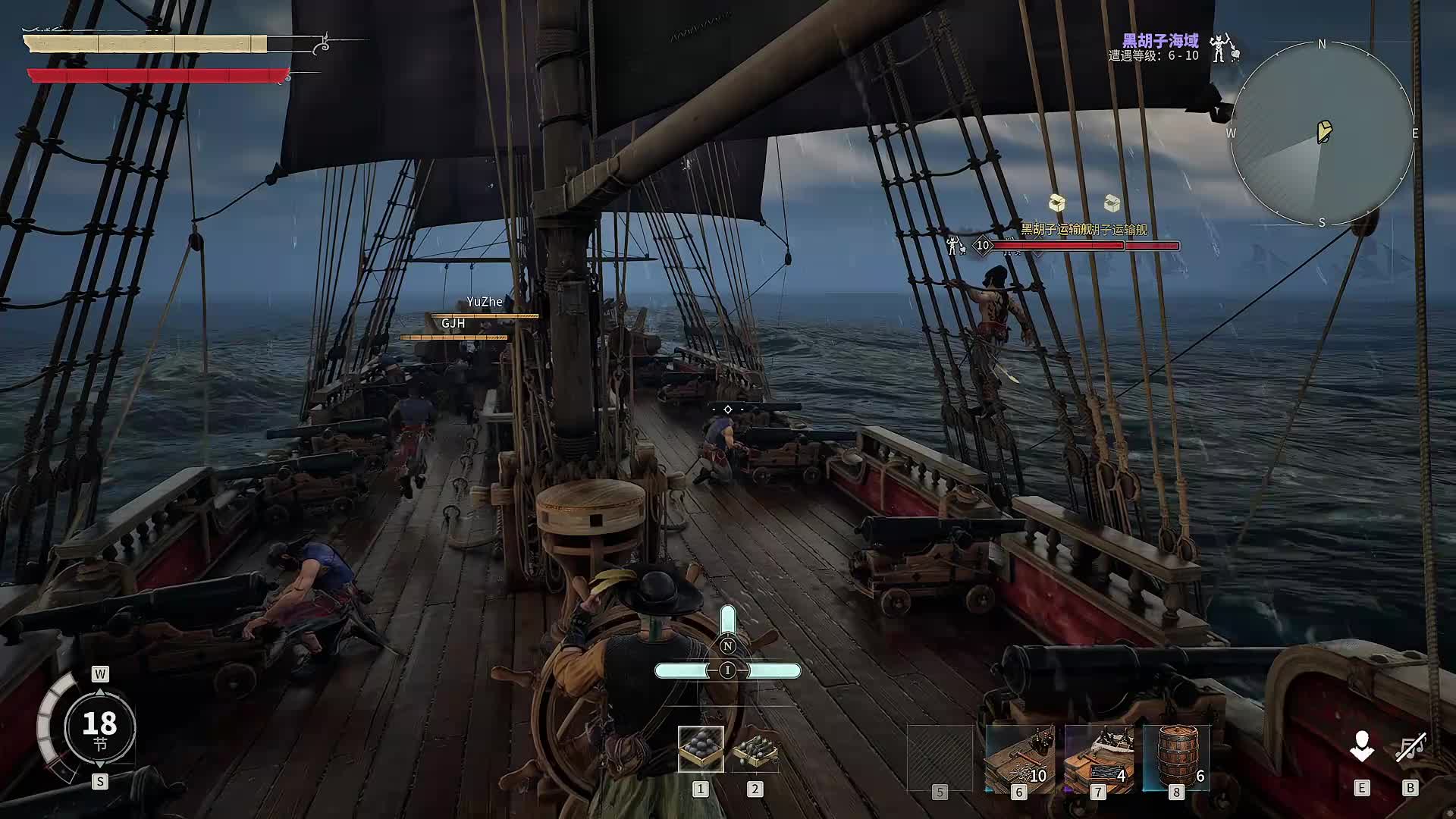Click the crew member silhouette icon
The image size is (1456, 819).
tap(1361, 748)
